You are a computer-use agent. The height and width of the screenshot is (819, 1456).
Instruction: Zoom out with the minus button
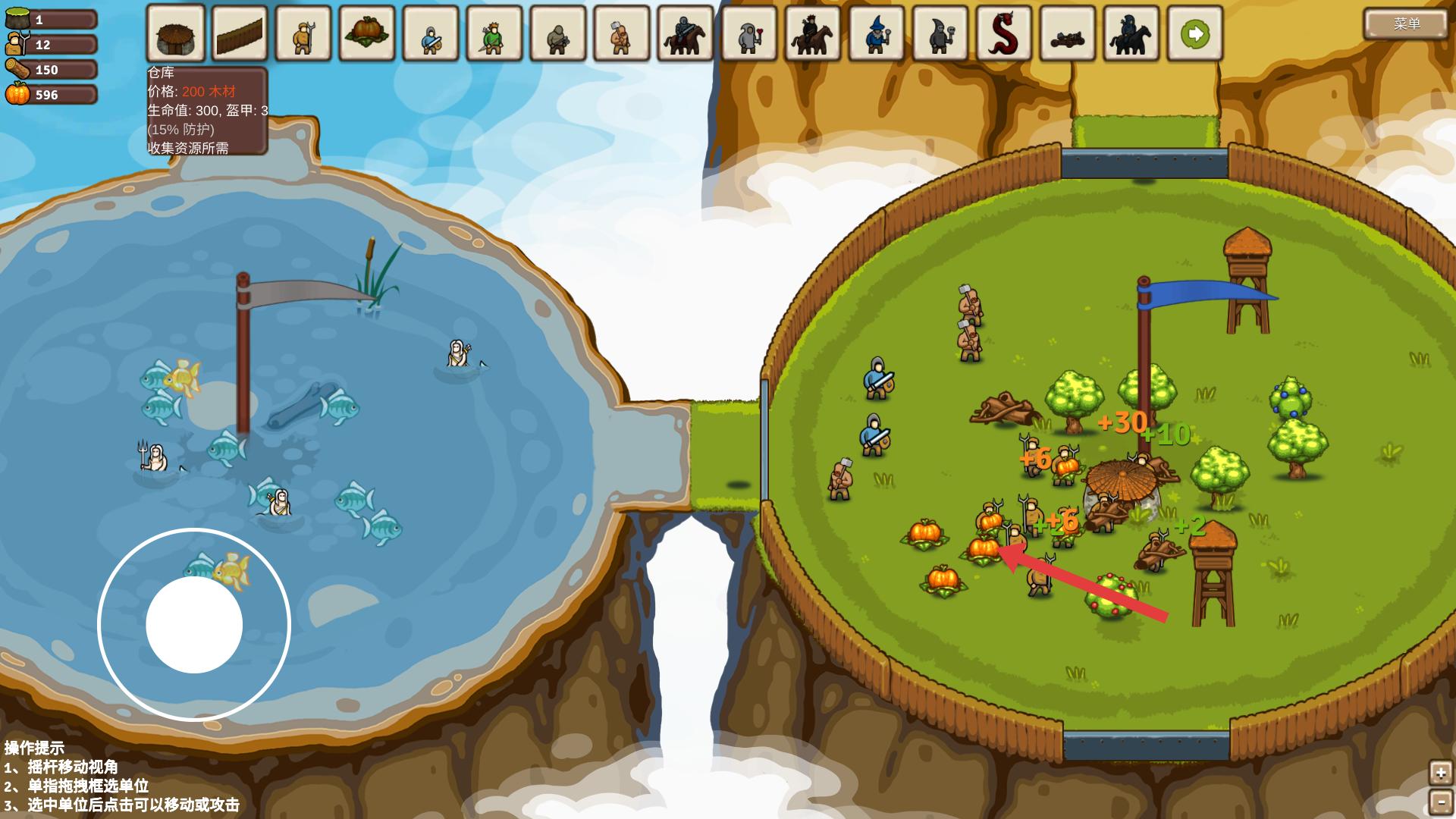click(1440, 802)
